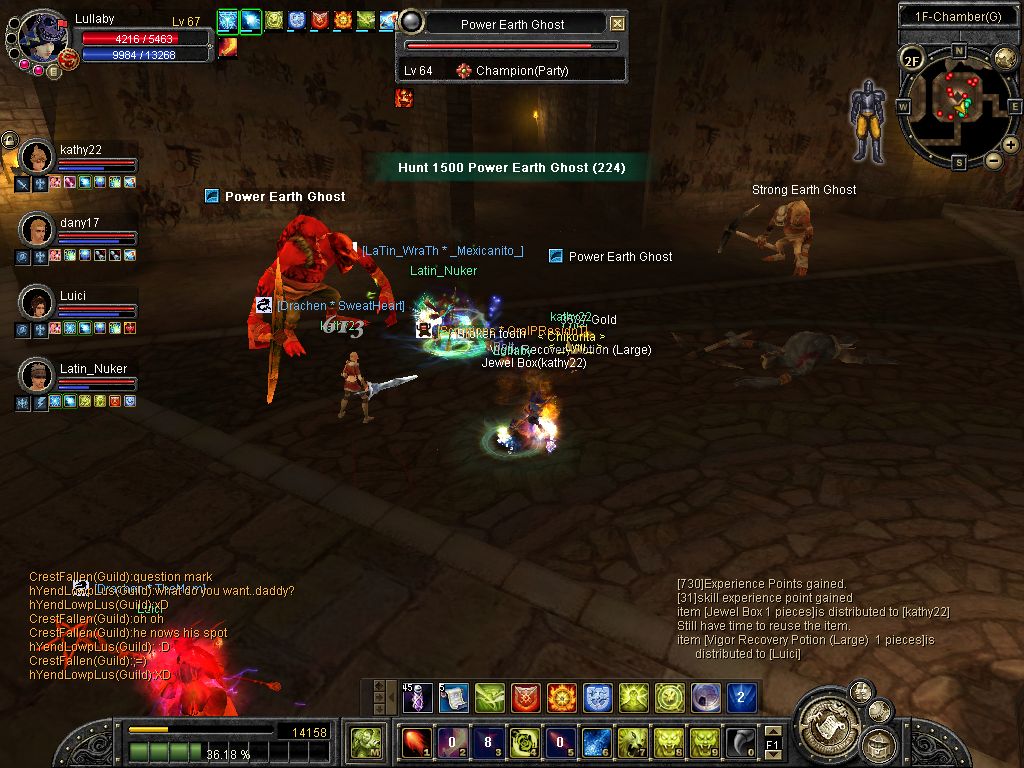Activate the red shield buff skill
This screenshot has height=768, width=1024.
[526, 697]
